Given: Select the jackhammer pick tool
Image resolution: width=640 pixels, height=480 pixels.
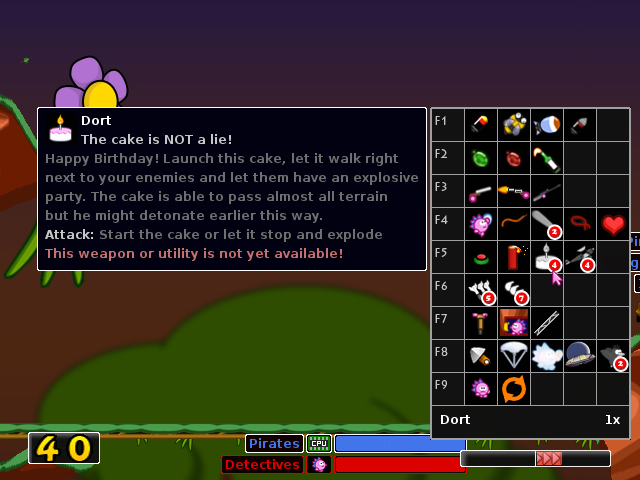Looking at the screenshot, I should tap(481, 322).
